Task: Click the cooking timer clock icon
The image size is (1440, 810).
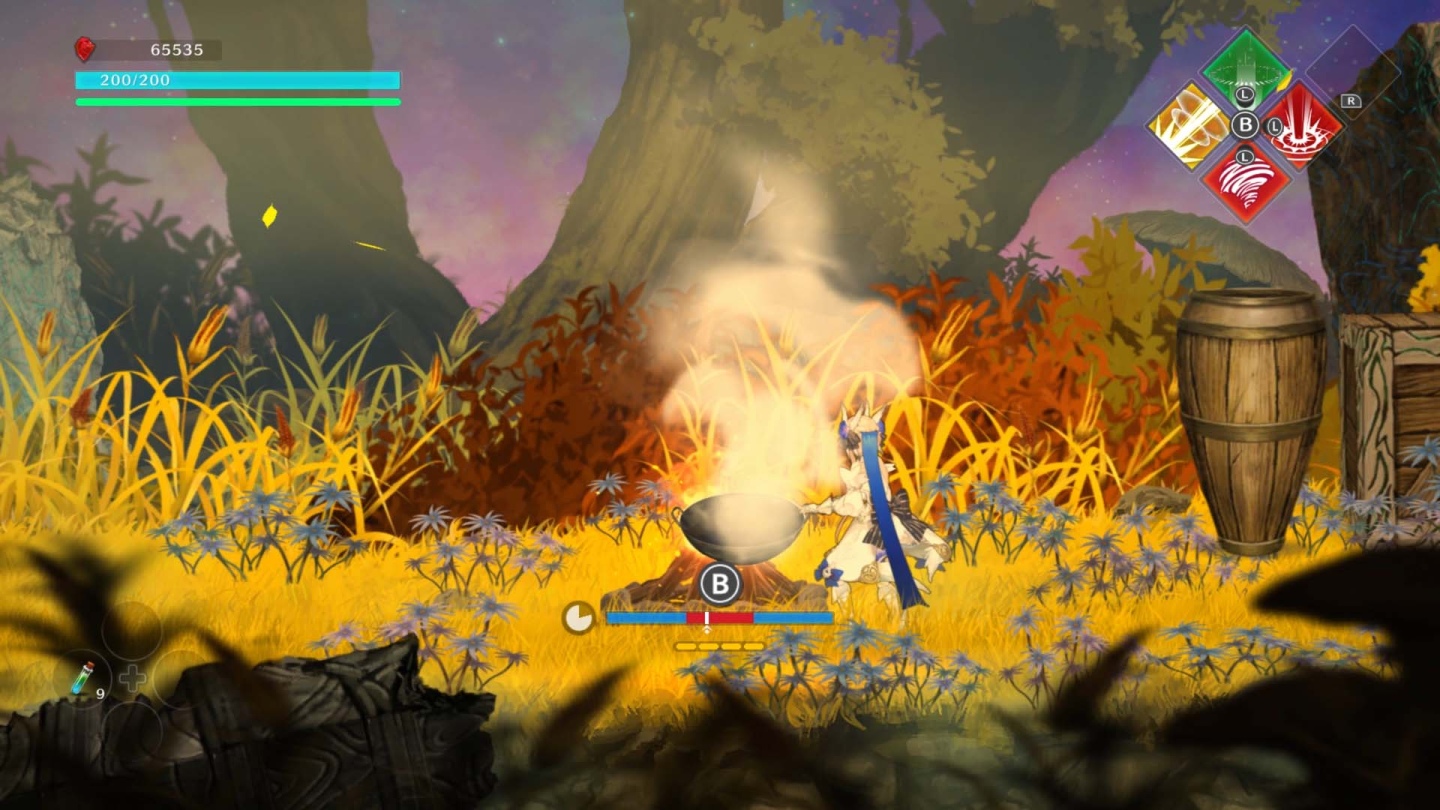Action: (578, 618)
